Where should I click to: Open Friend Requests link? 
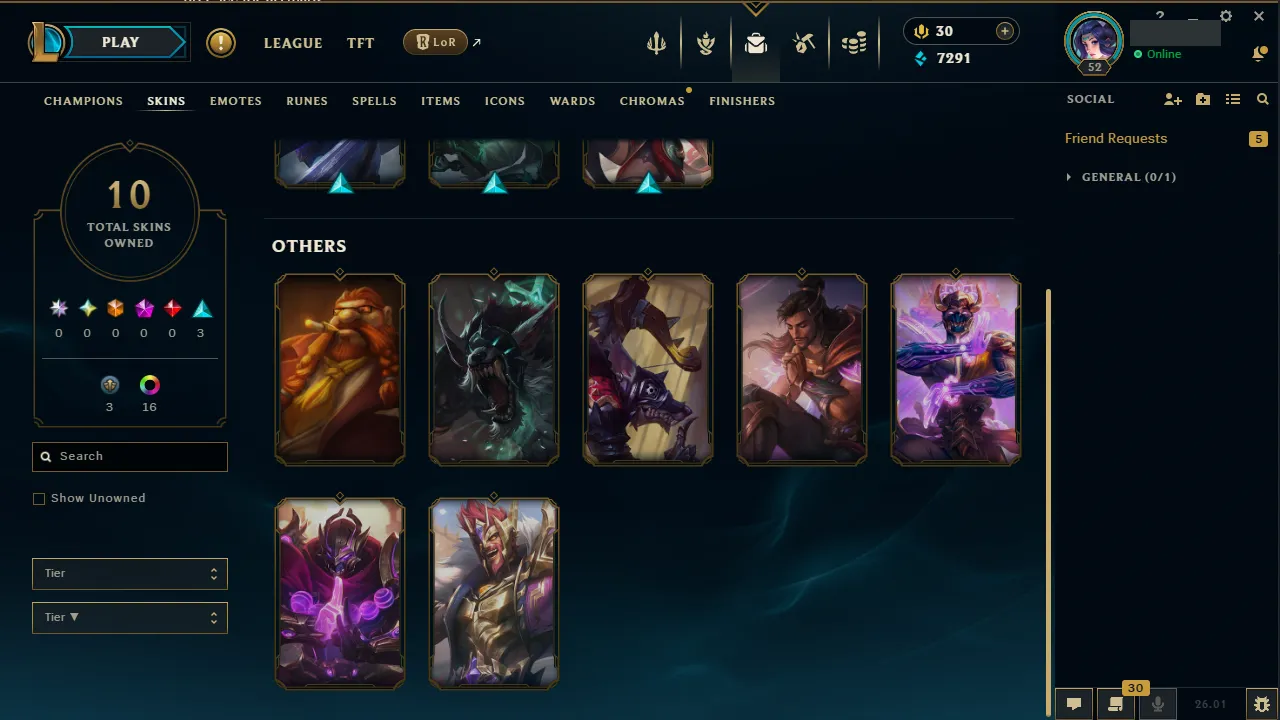(1116, 138)
